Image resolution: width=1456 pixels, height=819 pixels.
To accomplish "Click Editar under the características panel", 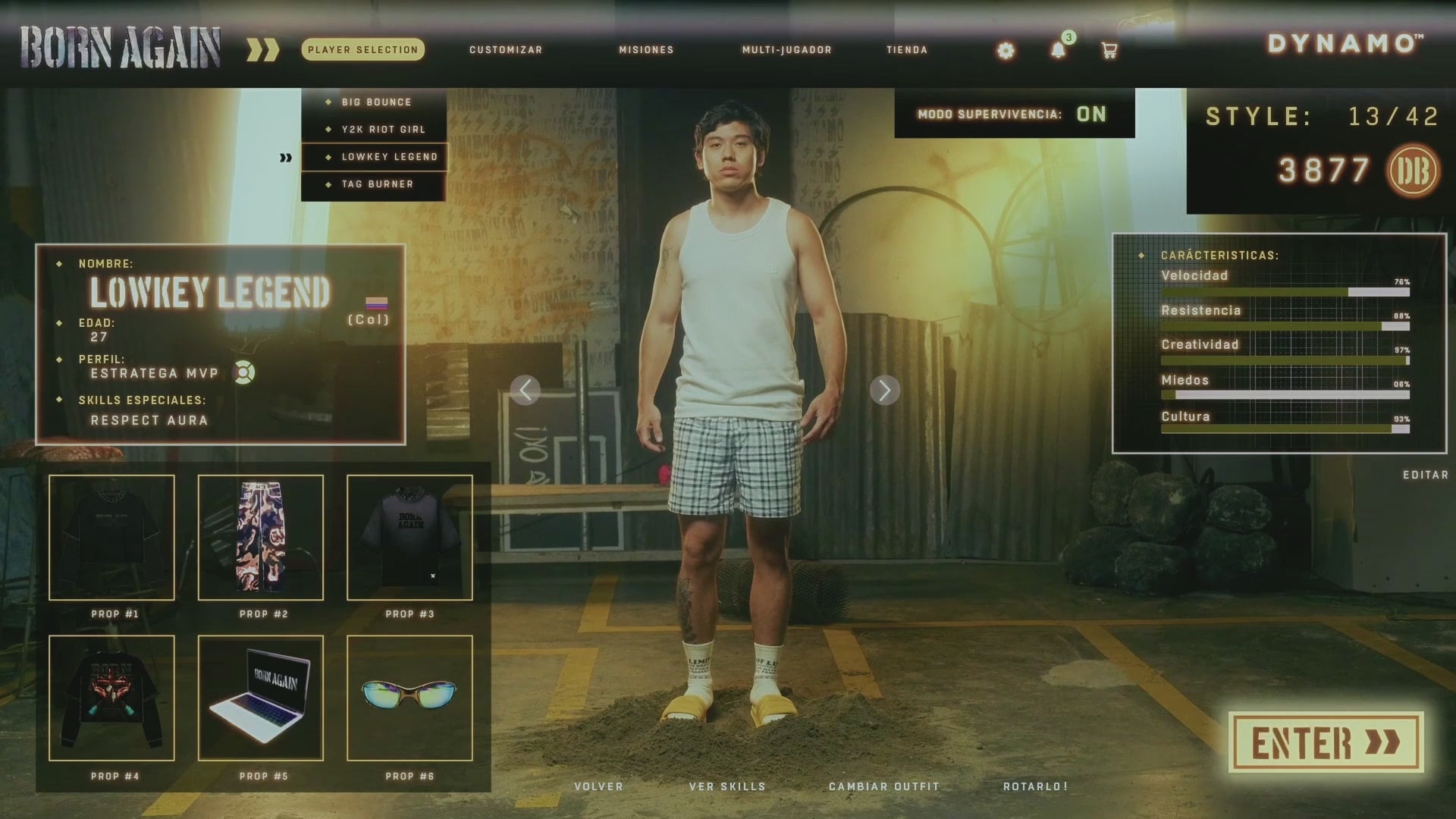I will (1425, 475).
